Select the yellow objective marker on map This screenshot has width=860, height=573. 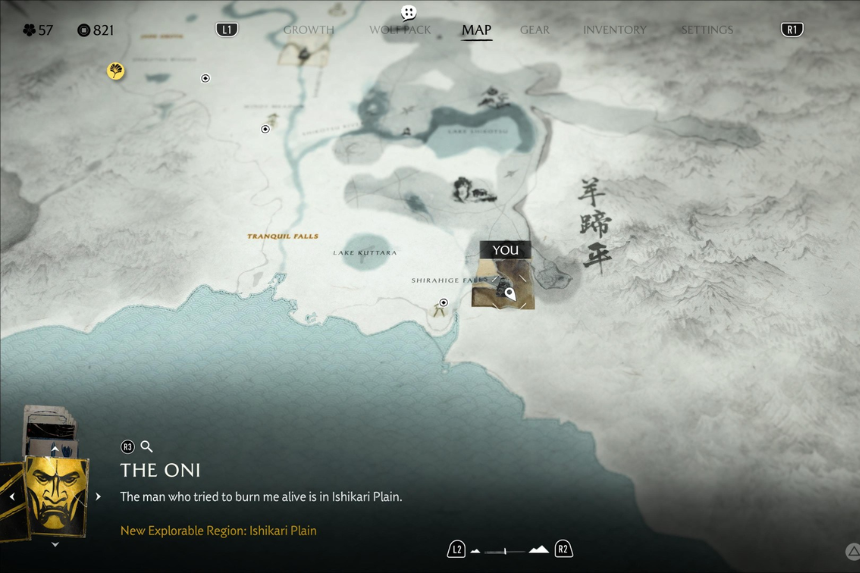point(116,71)
